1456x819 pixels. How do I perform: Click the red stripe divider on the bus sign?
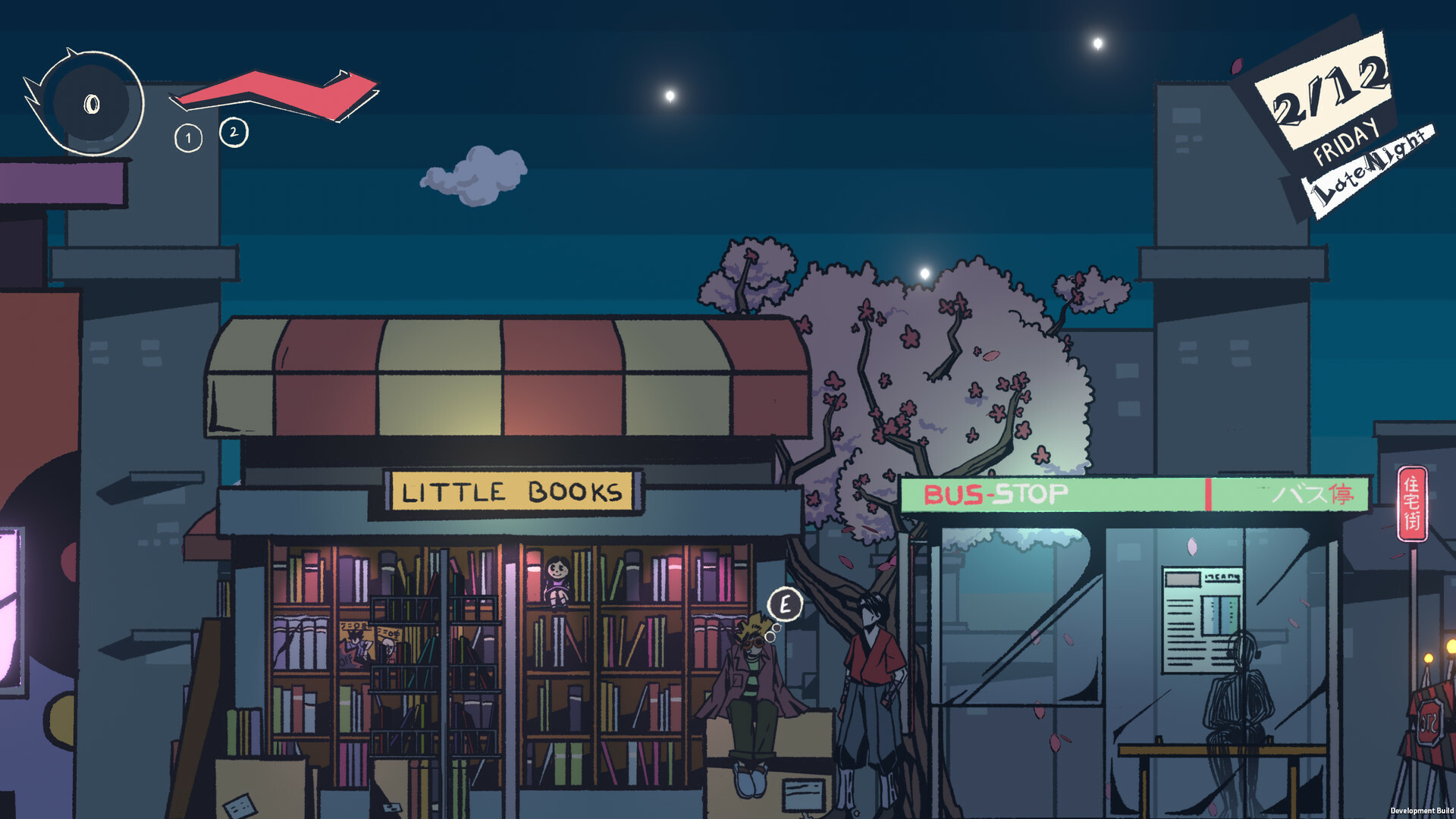pyautogui.click(x=1209, y=494)
